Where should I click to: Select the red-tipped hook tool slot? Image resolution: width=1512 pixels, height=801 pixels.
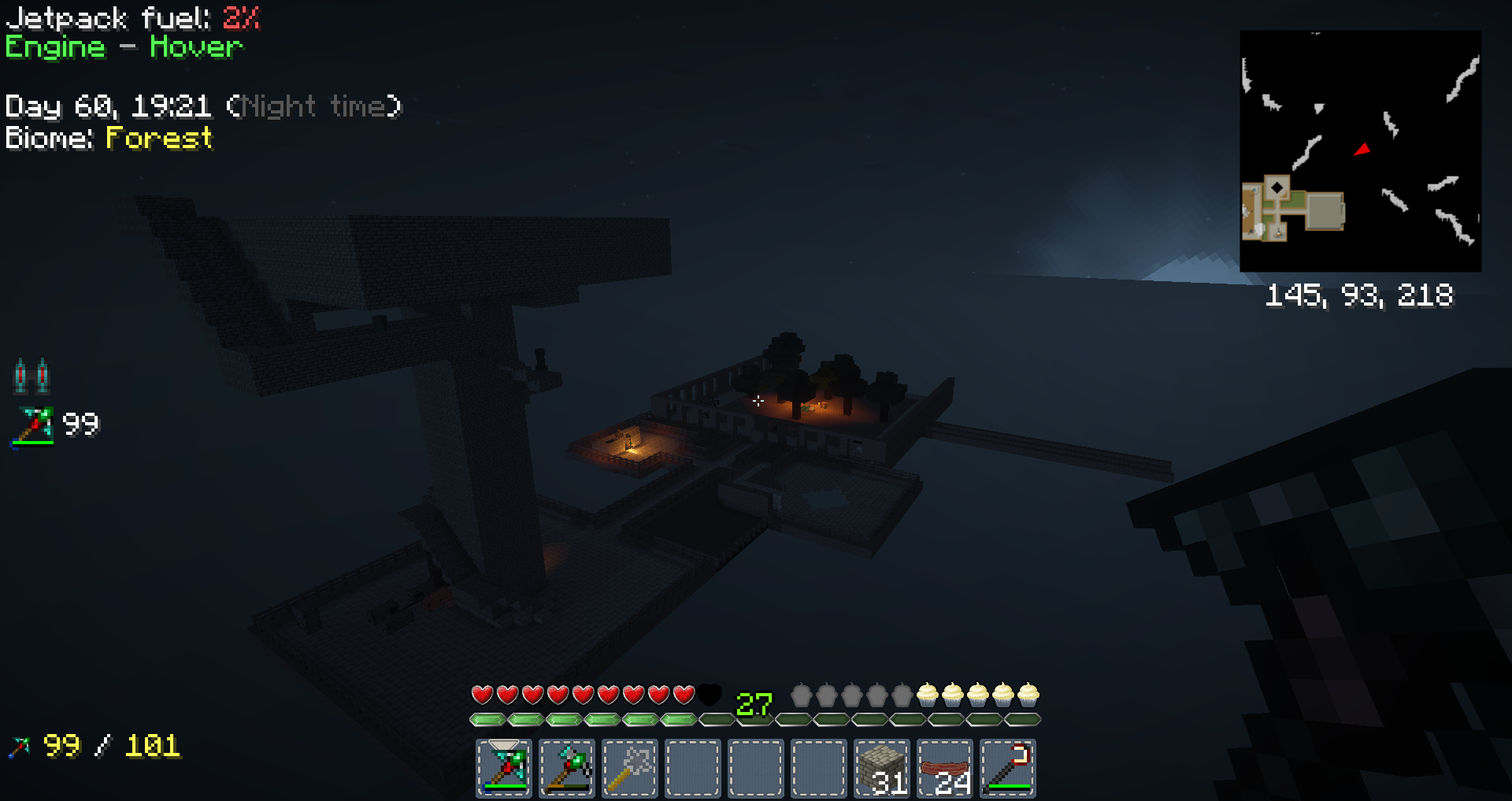tap(1008, 768)
